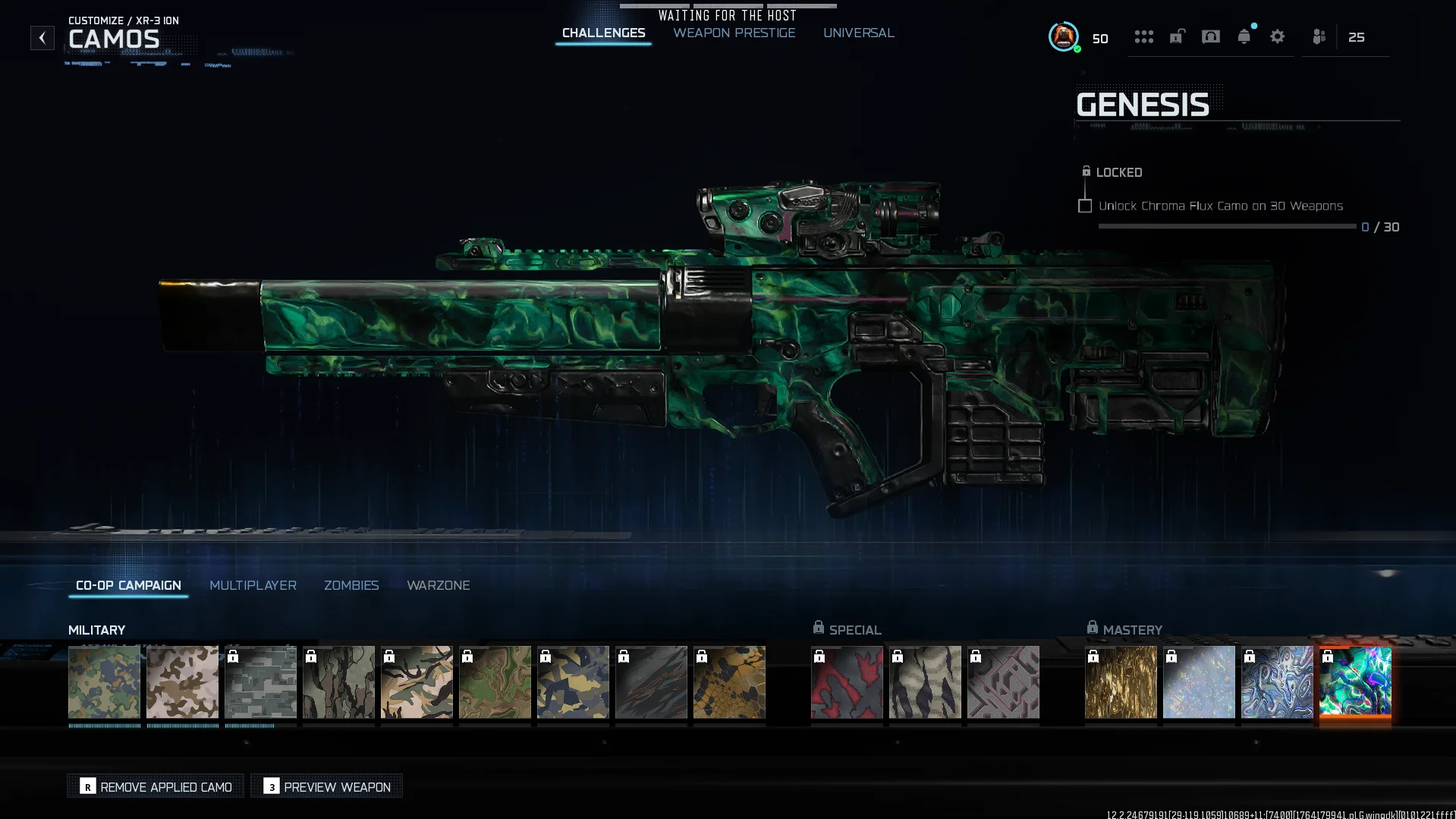Go back using the arrow button
Screen dimensions: 1456x819
pyautogui.click(x=42, y=38)
